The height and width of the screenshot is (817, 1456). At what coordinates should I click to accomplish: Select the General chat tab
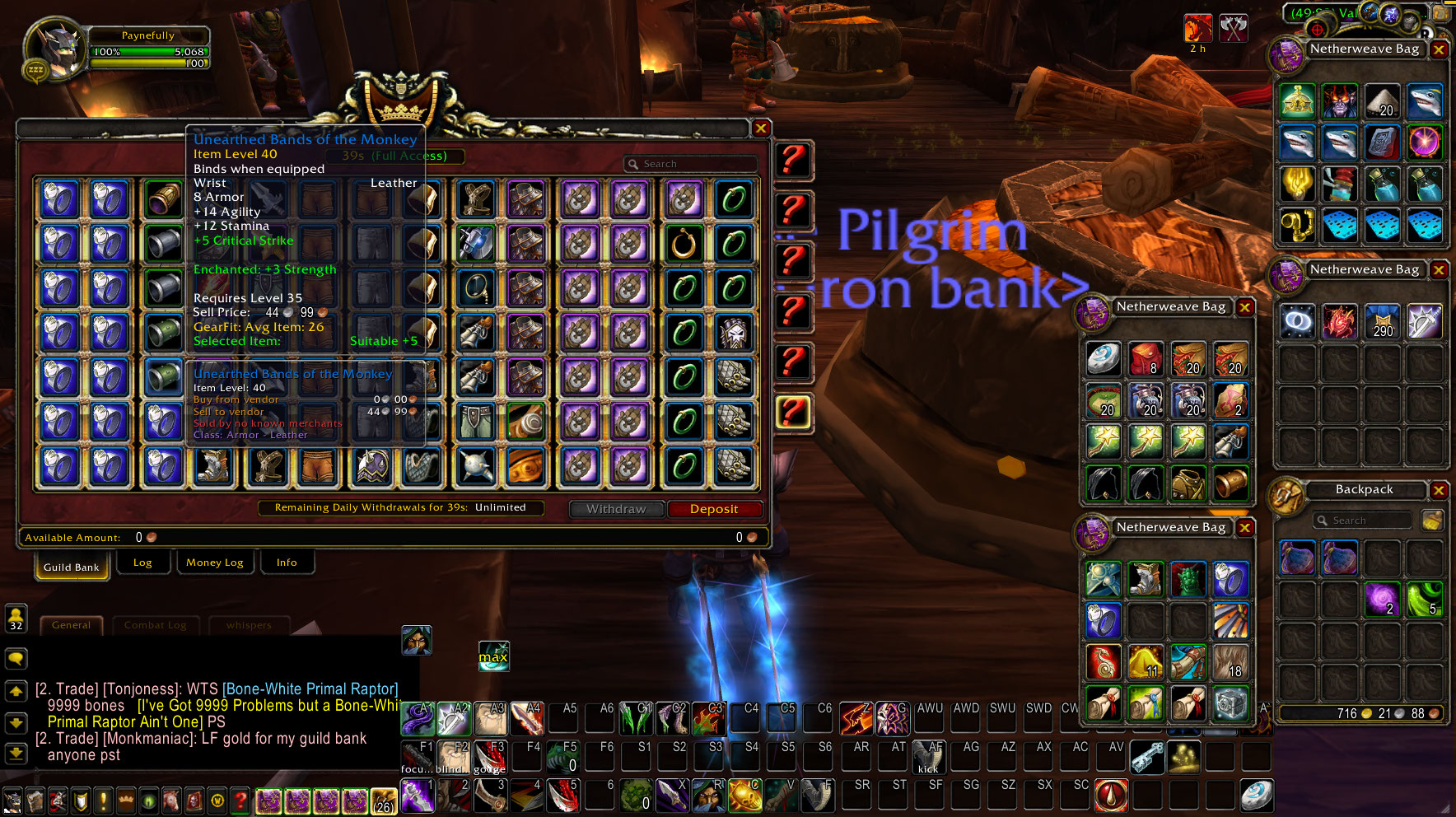[x=72, y=625]
